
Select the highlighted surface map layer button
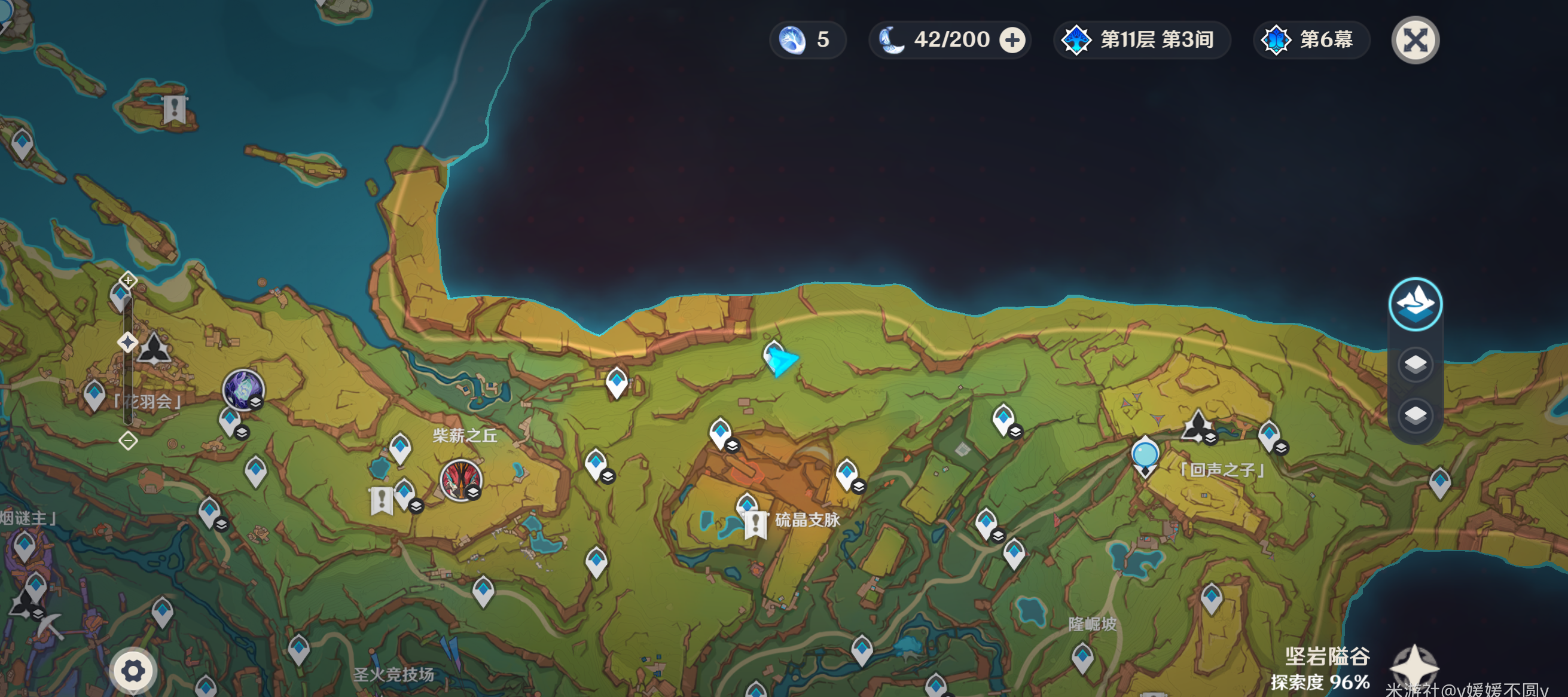coord(1415,304)
